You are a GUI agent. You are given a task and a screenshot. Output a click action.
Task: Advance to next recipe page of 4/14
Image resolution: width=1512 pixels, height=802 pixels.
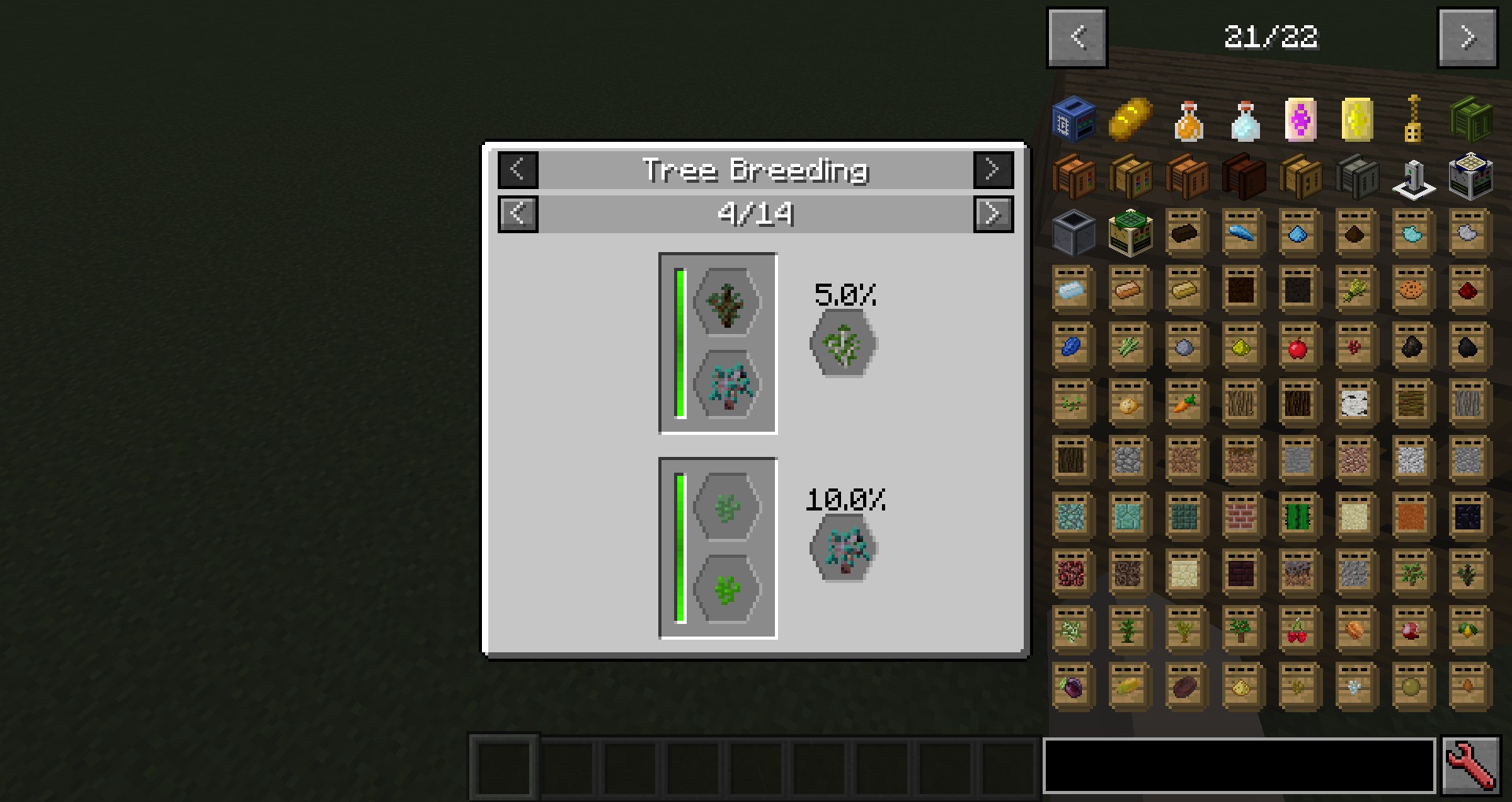click(993, 213)
